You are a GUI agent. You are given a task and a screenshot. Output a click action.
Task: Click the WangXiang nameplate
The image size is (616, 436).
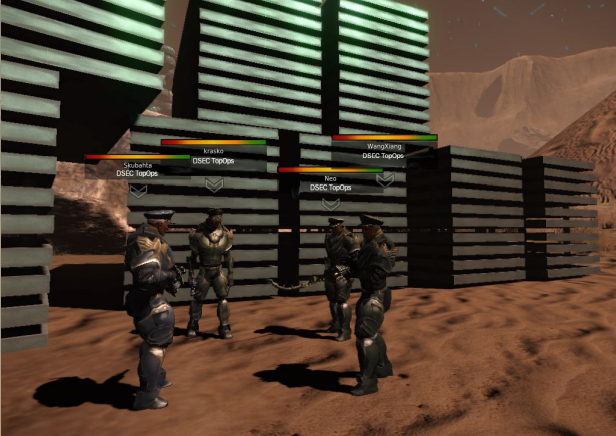(x=383, y=146)
